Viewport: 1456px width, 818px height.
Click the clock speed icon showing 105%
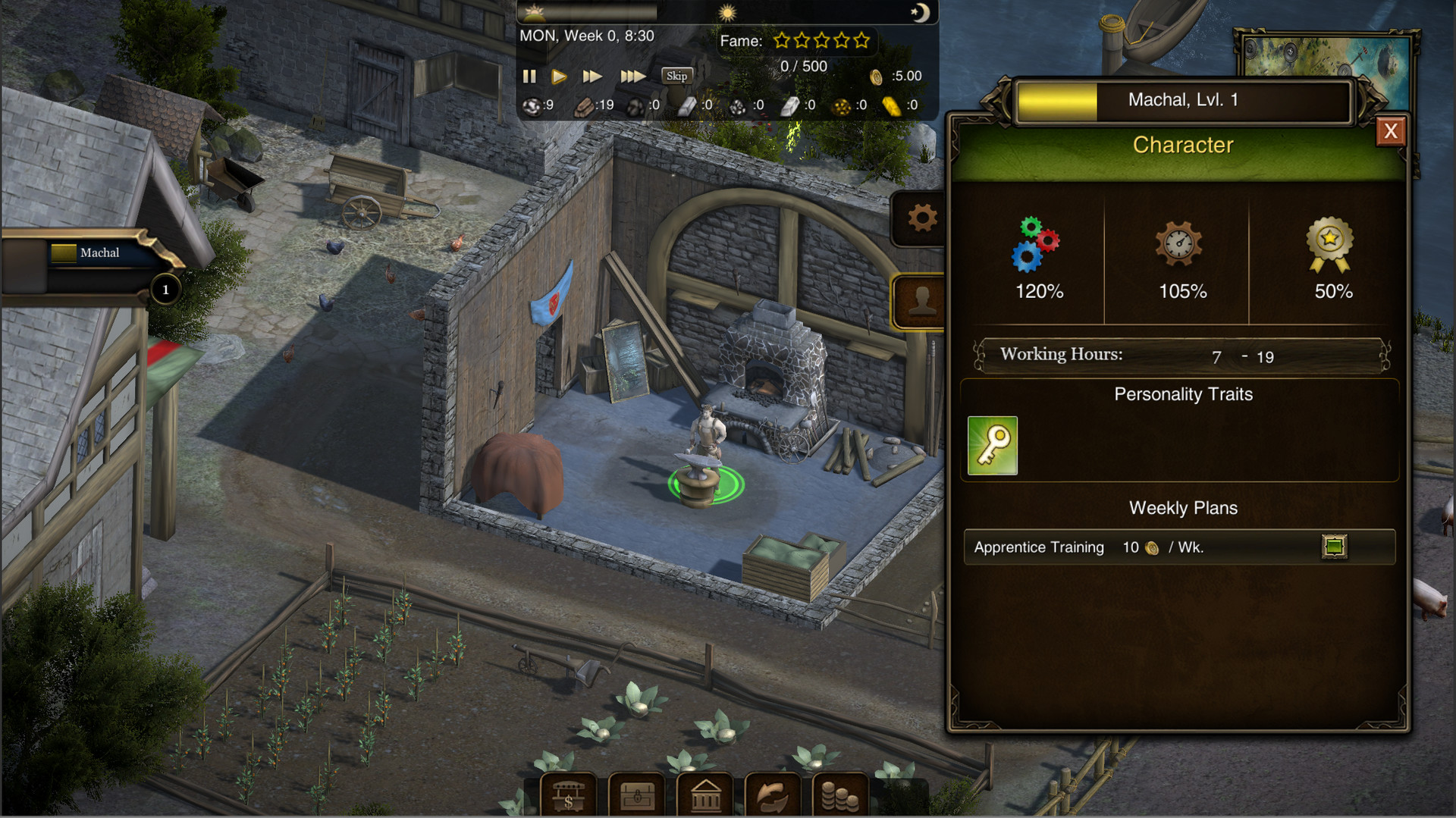pyautogui.click(x=1180, y=243)
